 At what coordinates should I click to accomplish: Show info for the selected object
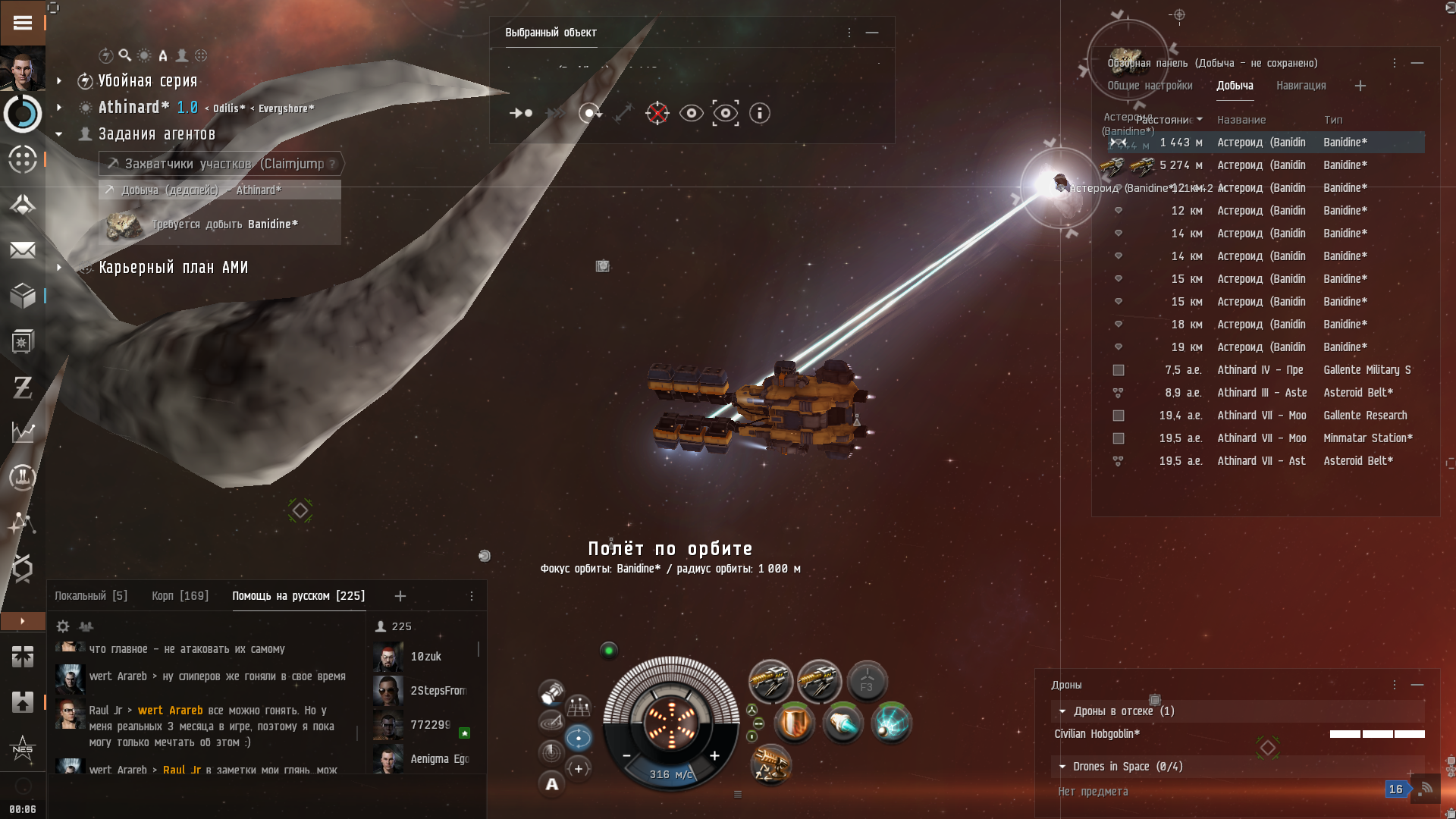tap(759, 113)
